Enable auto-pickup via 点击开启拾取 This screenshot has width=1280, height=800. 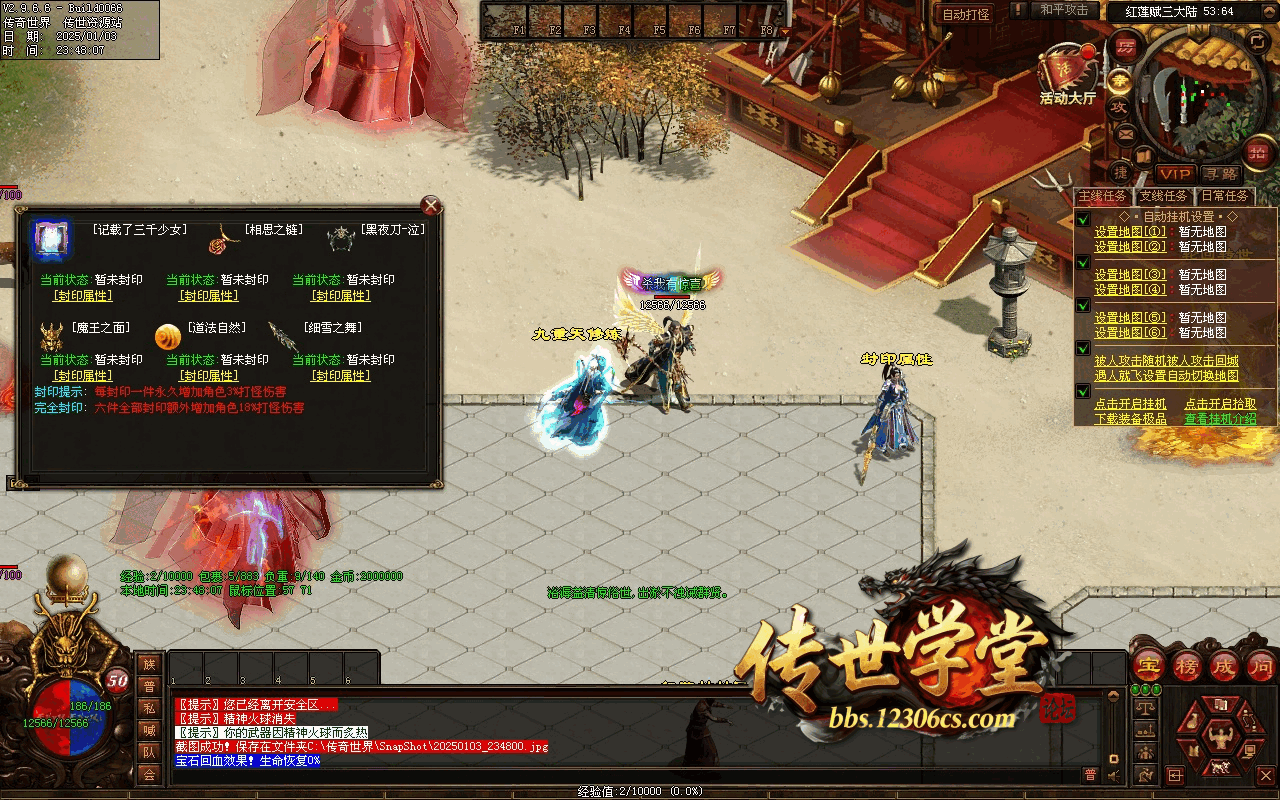coord(1220,404)
